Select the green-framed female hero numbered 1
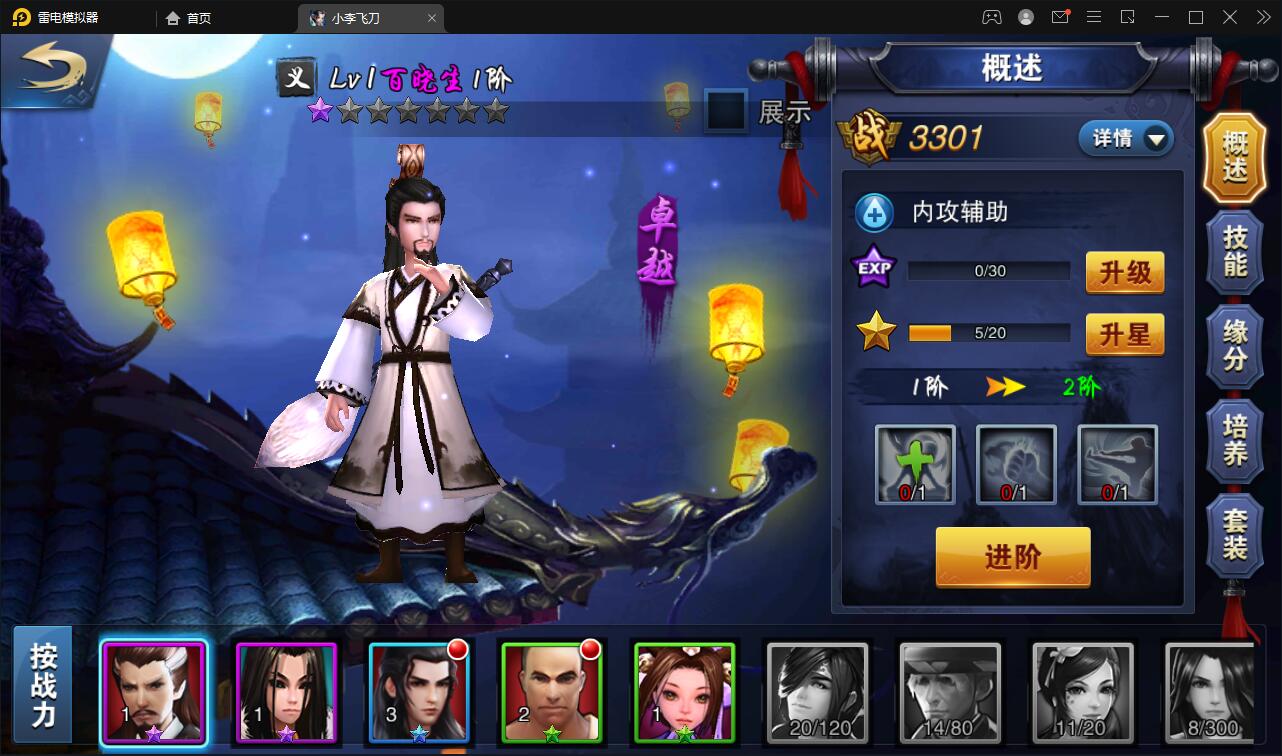This screenshot has height=756, width=1282. [684, 692]
